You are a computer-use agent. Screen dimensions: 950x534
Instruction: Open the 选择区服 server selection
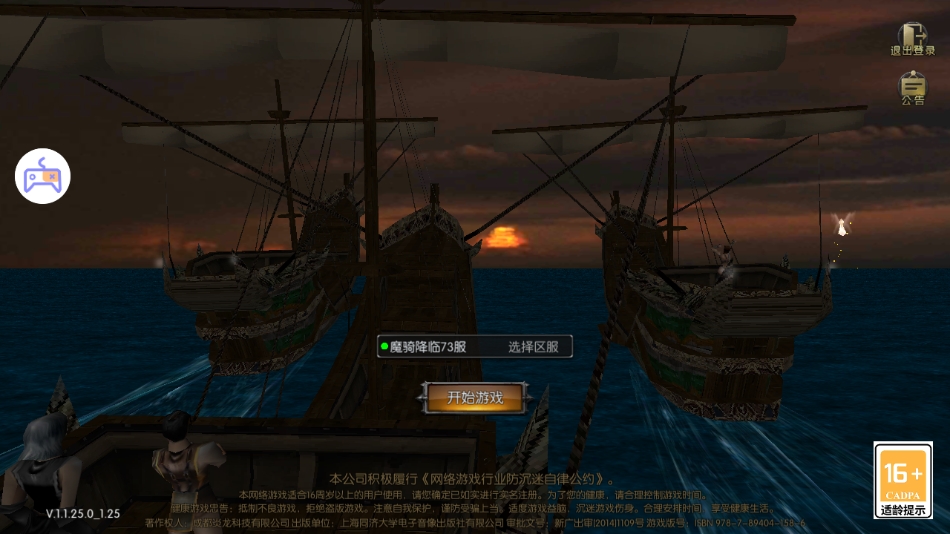539,347
